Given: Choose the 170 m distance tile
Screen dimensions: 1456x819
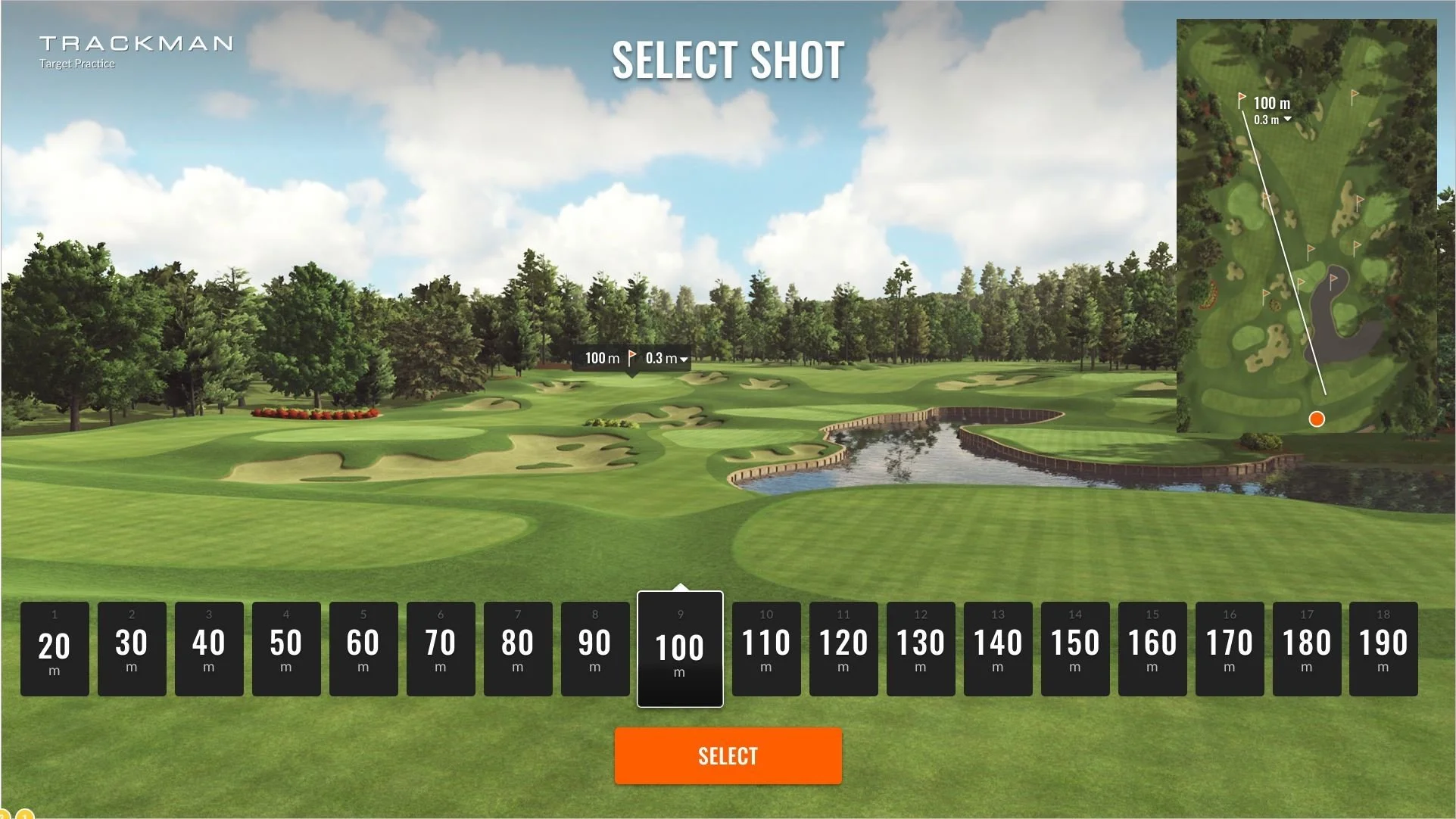Looking at the screenshot, I should pos(1230,649).
